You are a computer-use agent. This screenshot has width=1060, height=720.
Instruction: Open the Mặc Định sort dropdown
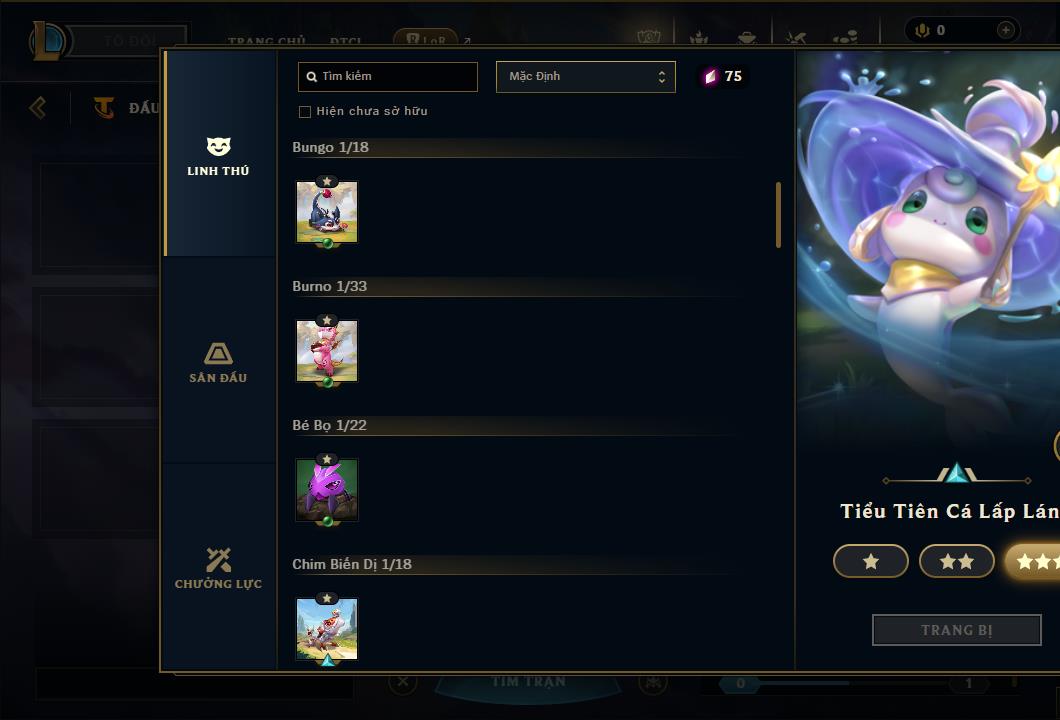(x=586, y=77)
